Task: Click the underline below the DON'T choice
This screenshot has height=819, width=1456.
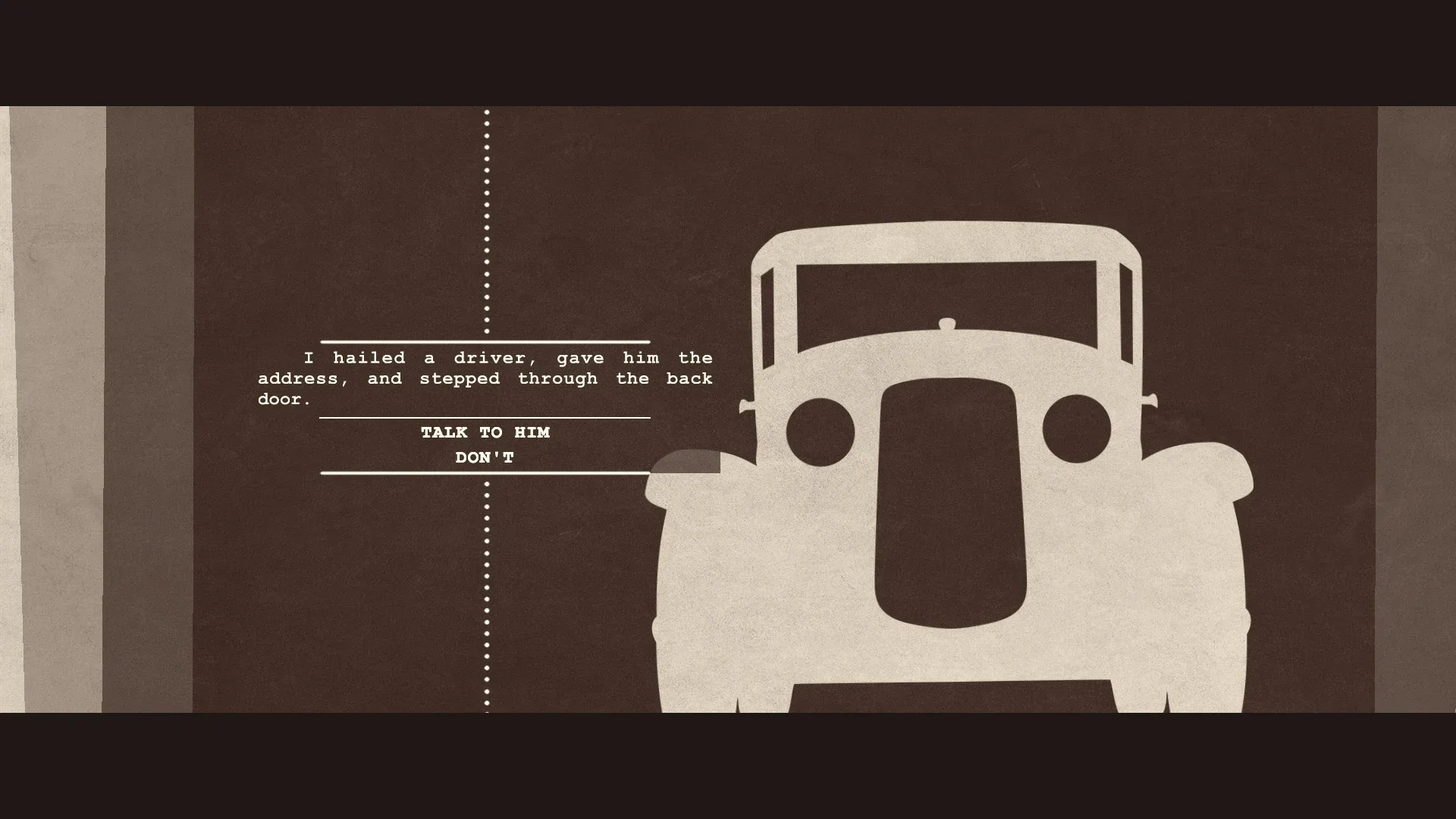Action: click(485, 471)
